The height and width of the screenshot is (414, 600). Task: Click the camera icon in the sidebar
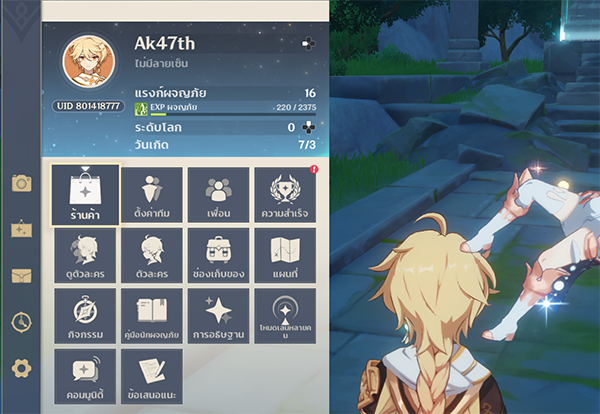pyautogui.click(x=21, y=183)
